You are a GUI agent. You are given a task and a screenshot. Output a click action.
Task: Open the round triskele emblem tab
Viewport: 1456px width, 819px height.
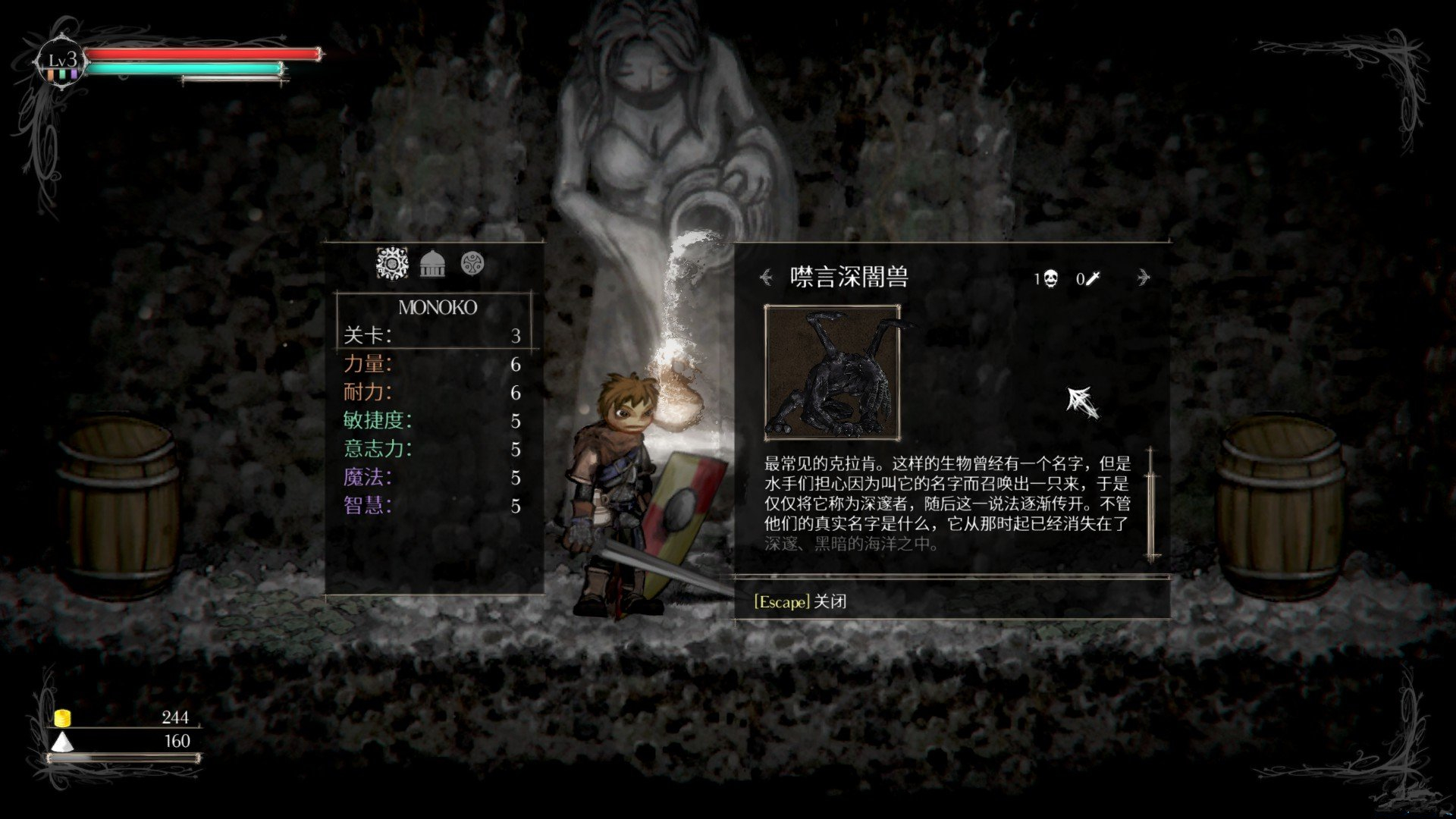click(472, 264)
